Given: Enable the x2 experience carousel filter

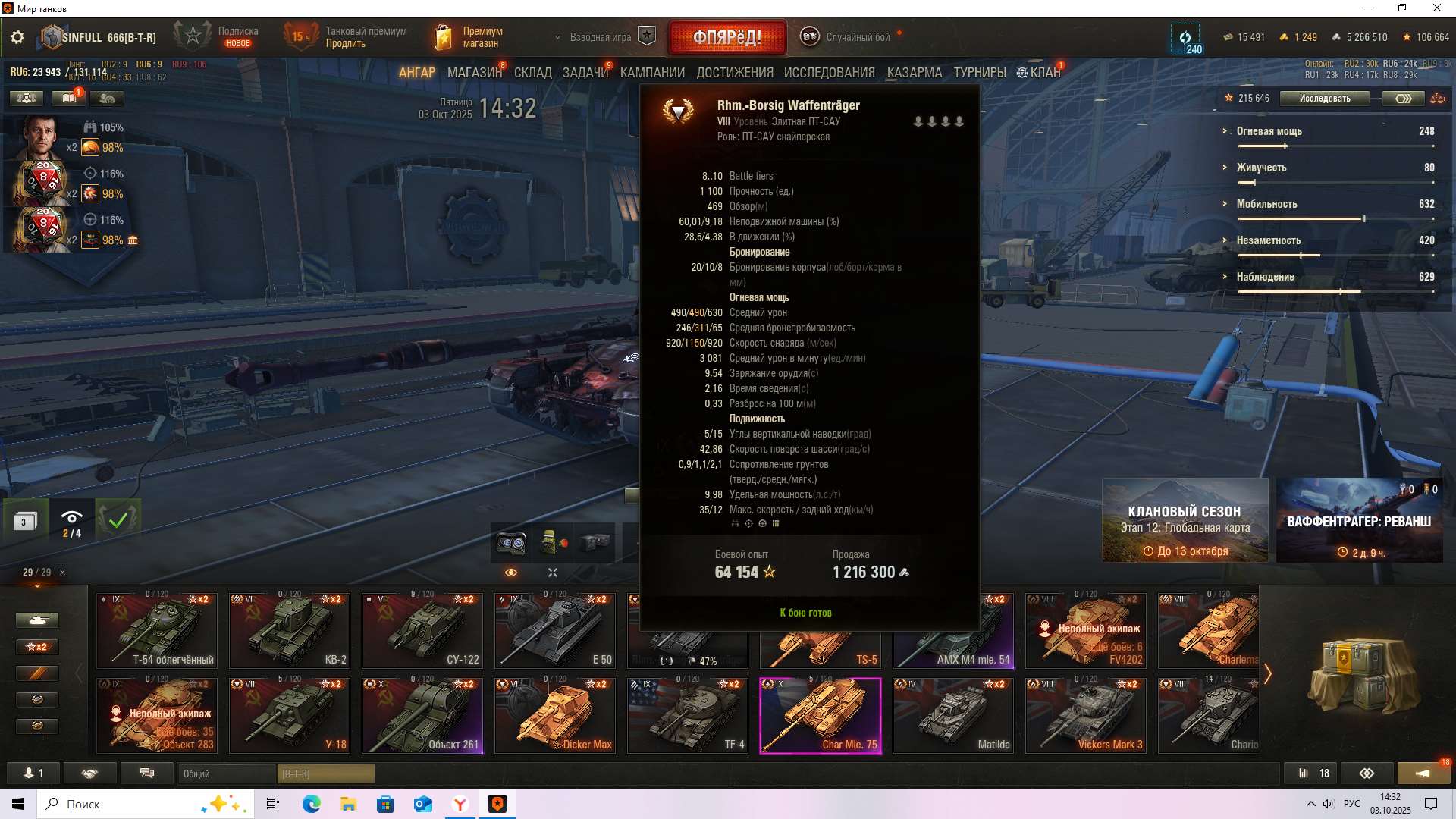Looking at the screenshot, I should 37,647.
